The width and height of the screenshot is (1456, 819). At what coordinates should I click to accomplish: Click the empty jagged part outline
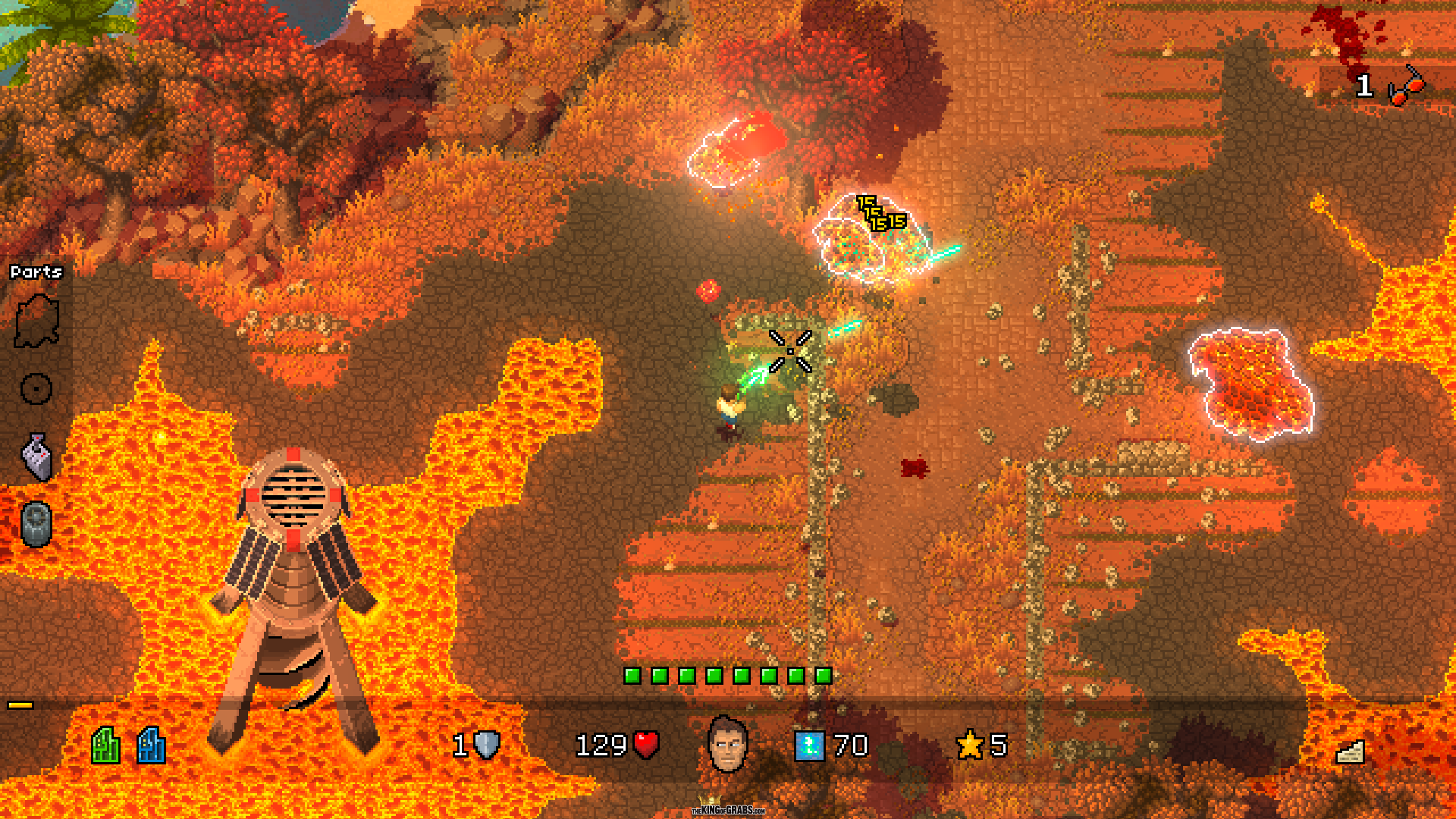coord(36,322)
